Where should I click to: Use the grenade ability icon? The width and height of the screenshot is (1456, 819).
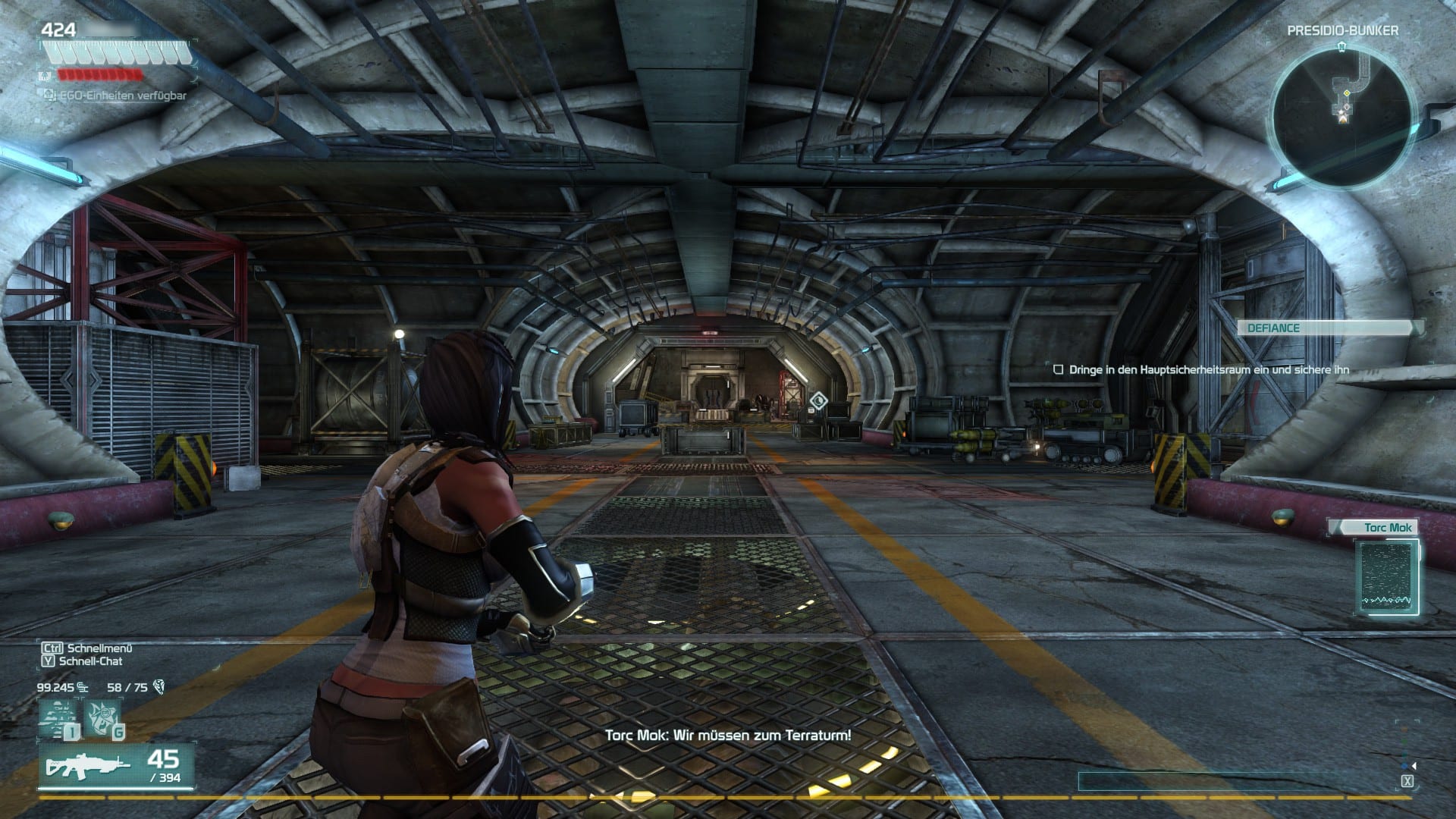click(x=102, y=717)
